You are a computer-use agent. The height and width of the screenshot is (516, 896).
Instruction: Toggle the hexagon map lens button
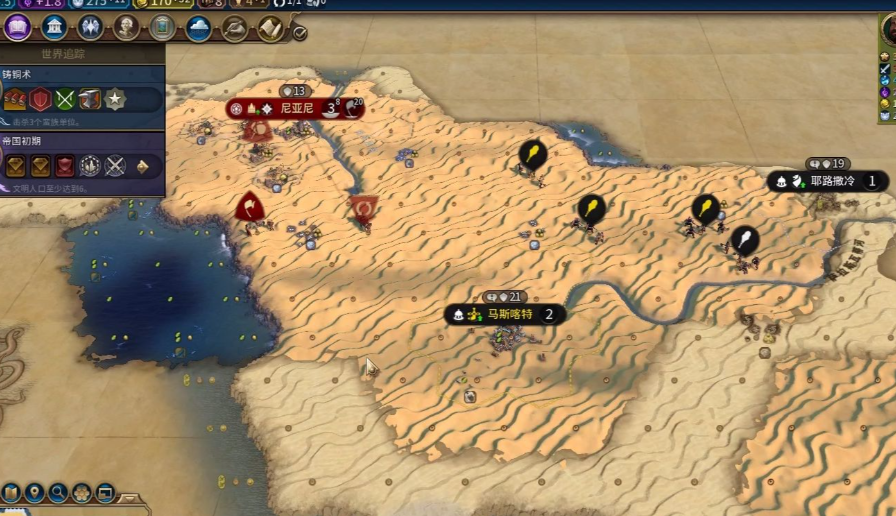(x=81, y=492)
